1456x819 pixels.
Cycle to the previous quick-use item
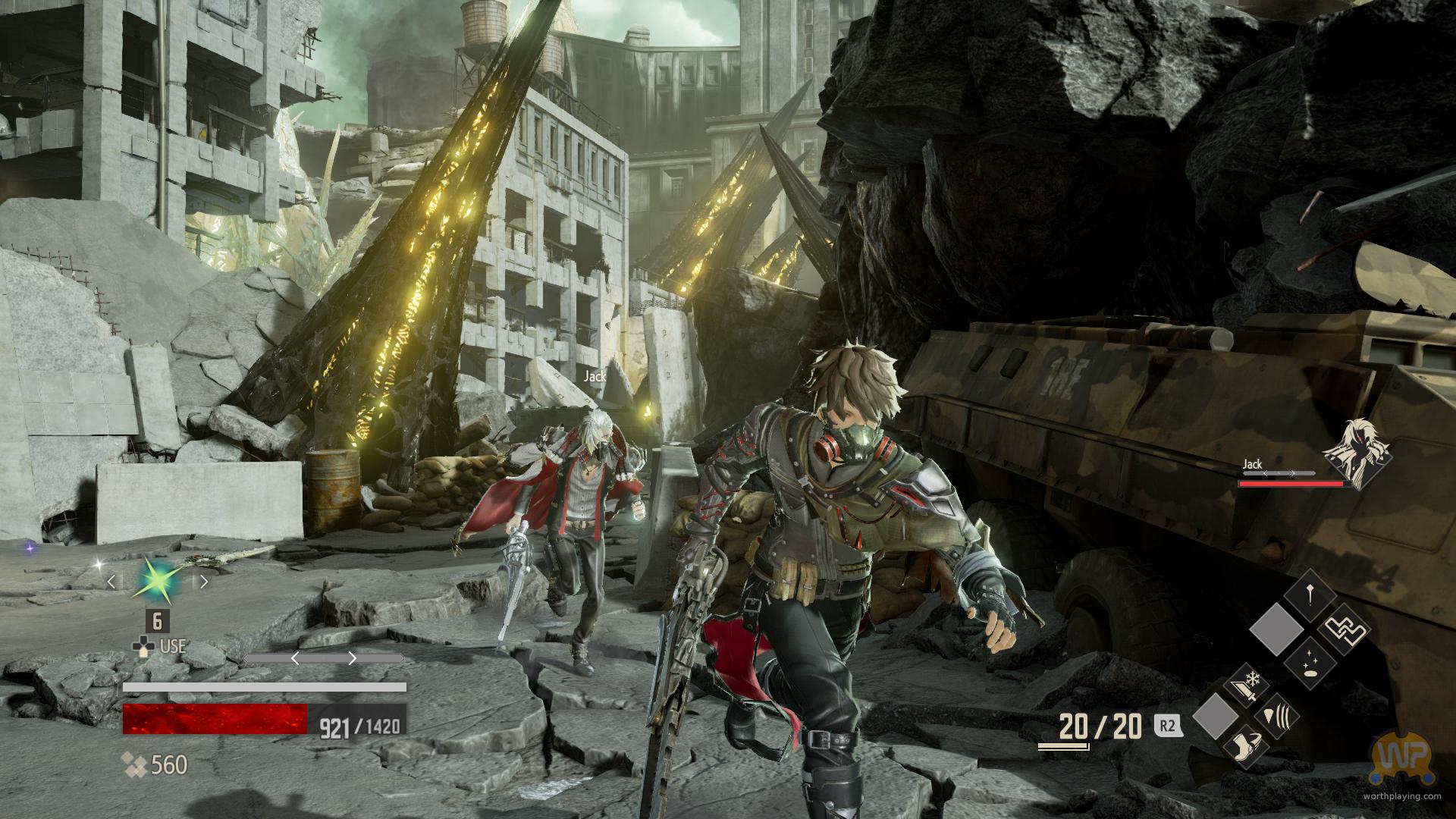click(x=111, y=582)
